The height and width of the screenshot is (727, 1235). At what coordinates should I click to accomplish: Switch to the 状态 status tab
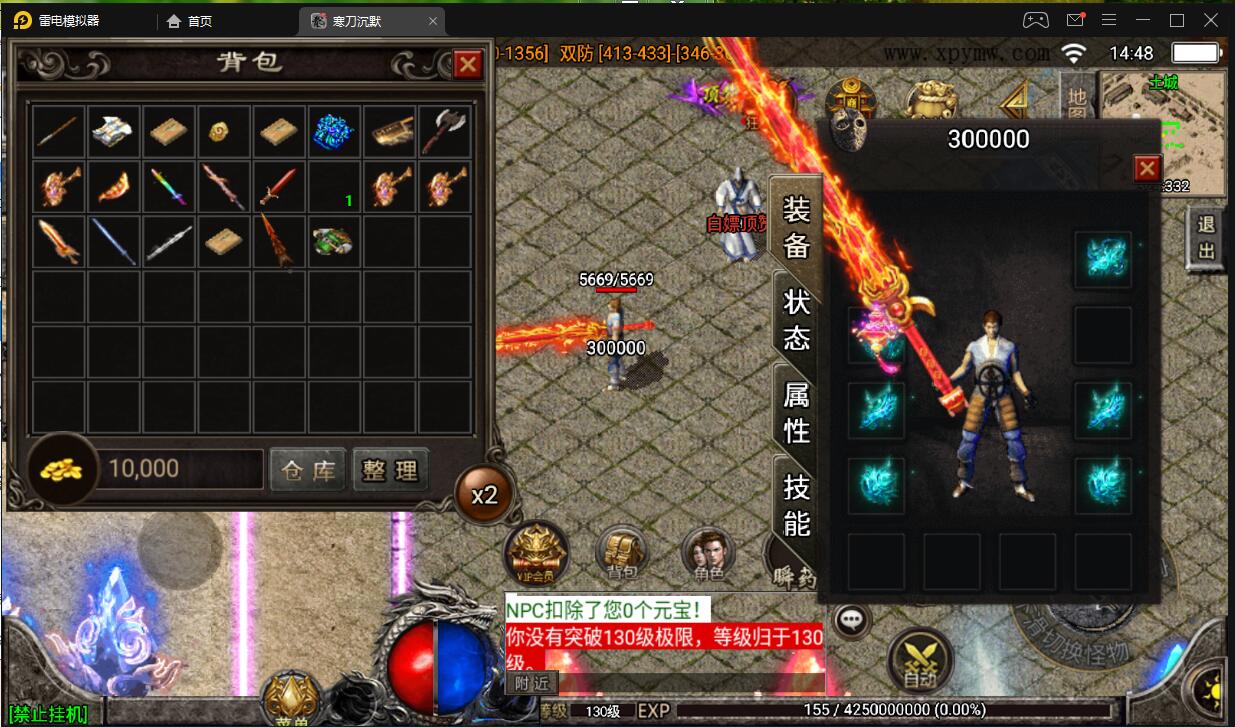click(796, 320)
